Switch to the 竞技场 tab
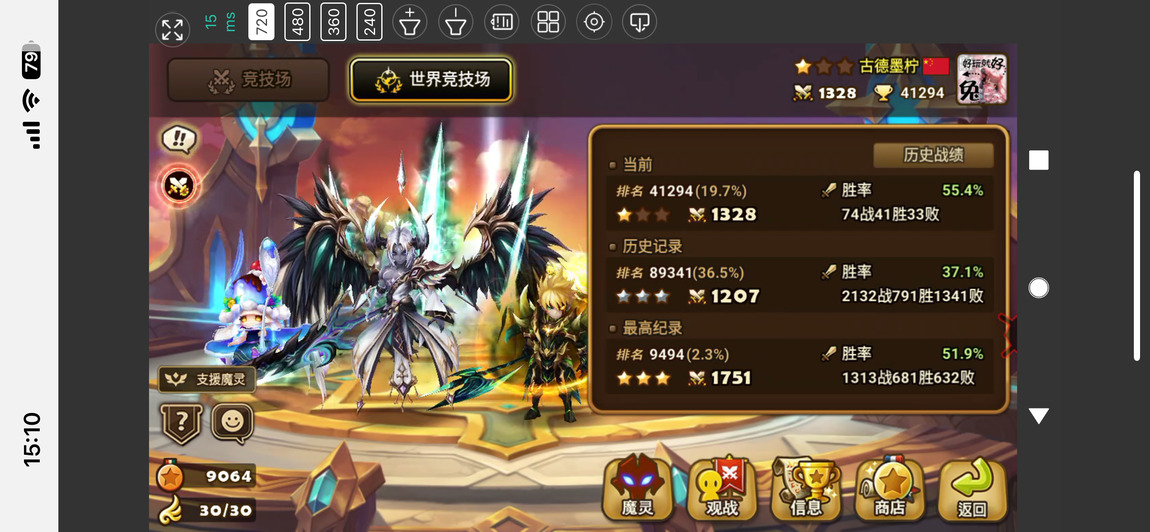This screenshot has height=532, width=1150. [248, 80]
